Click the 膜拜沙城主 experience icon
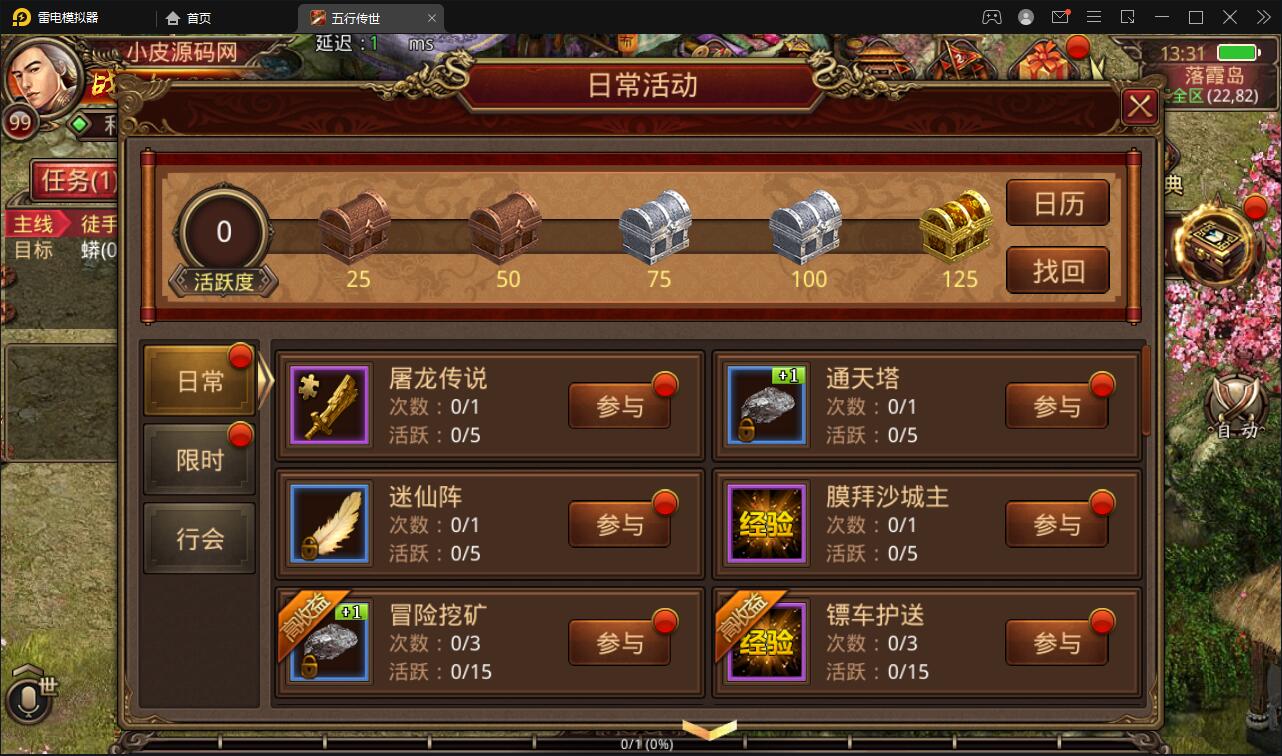Screen dimensions: 1282x756 coord(766,522)
